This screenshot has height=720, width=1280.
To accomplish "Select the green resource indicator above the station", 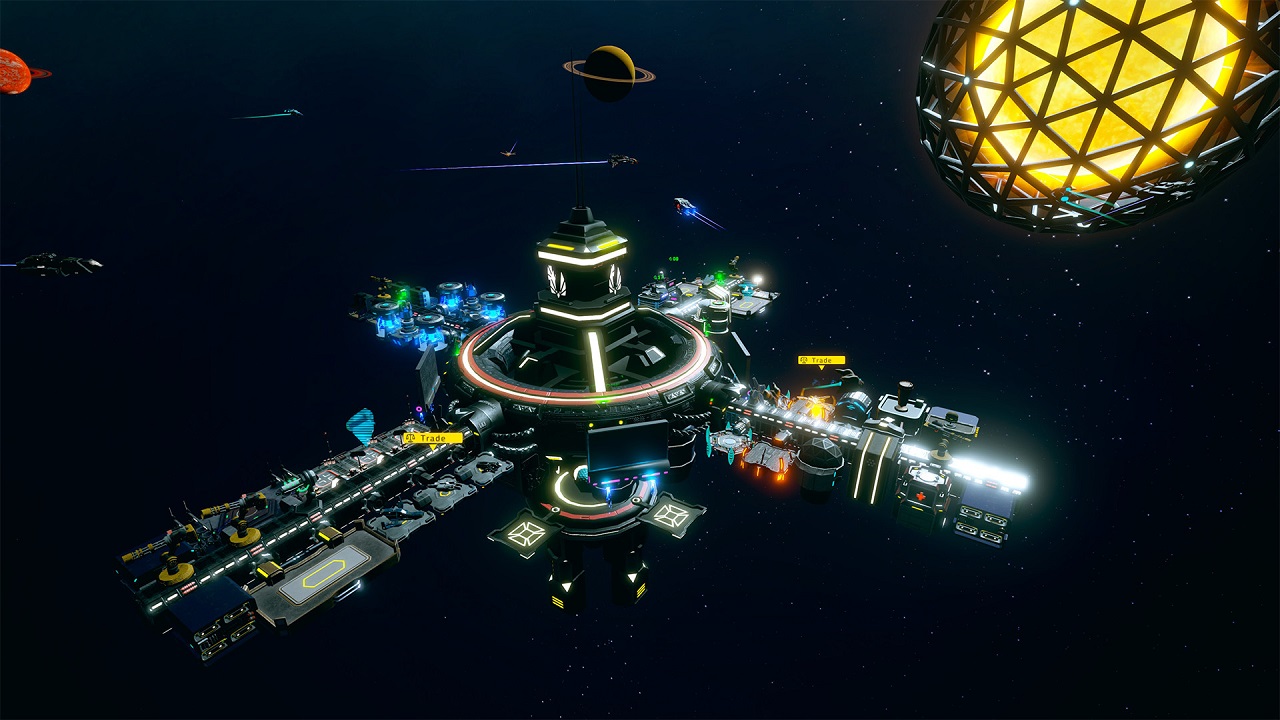I will pos(672,258).
